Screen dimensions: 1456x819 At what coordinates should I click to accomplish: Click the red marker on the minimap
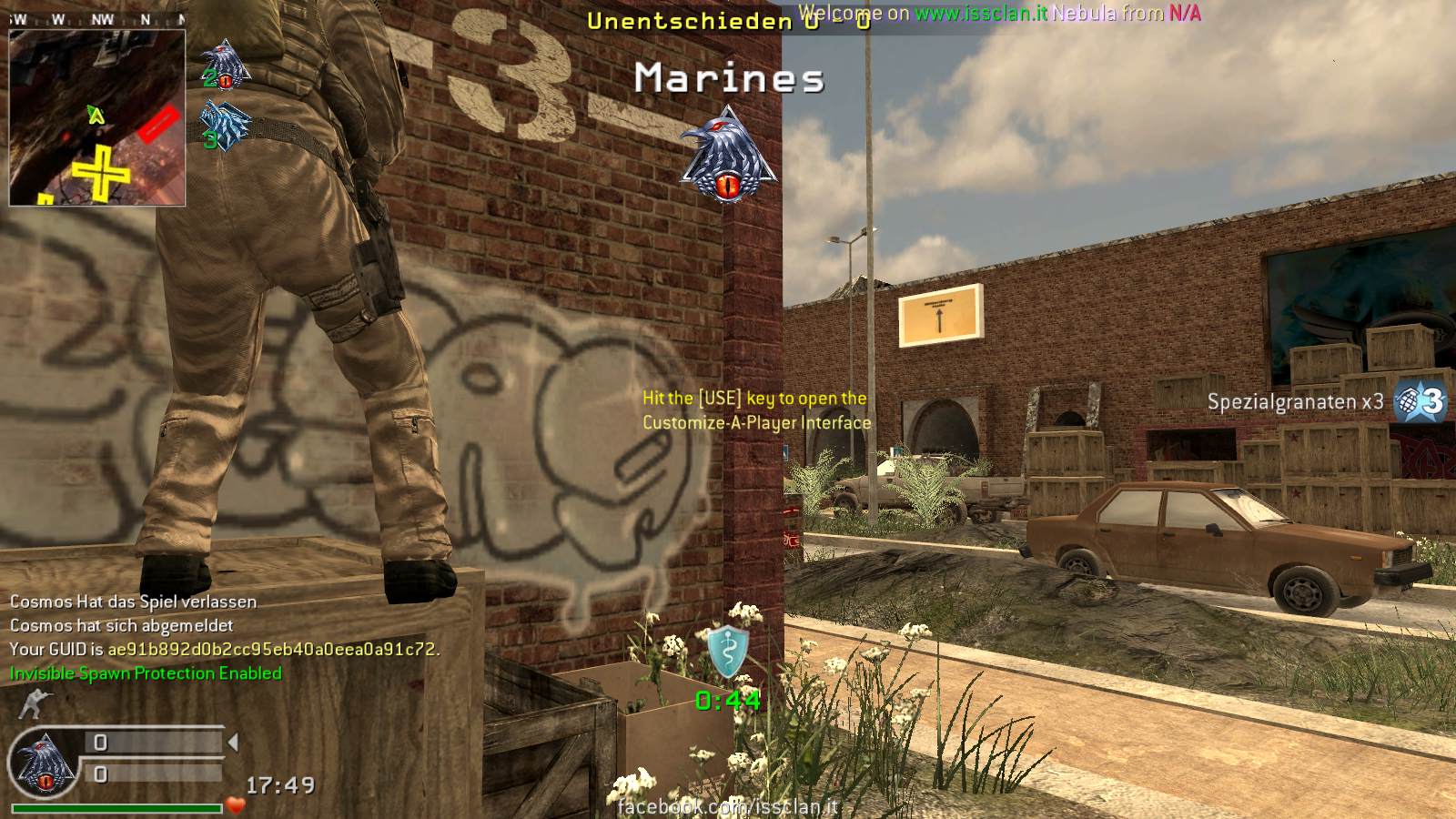point(159,123)
